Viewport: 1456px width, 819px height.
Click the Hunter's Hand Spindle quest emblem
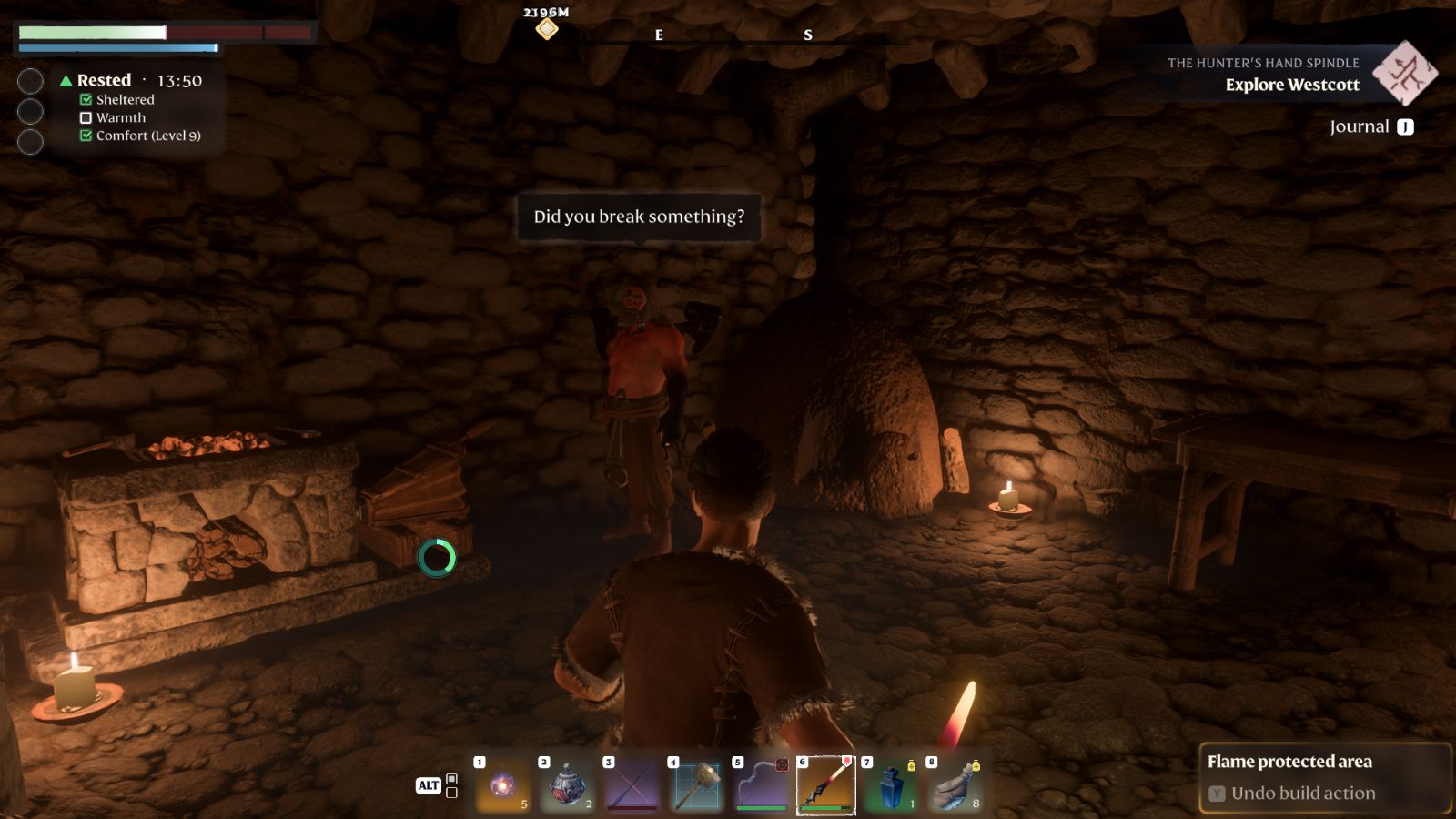[x=1404, y=73]
